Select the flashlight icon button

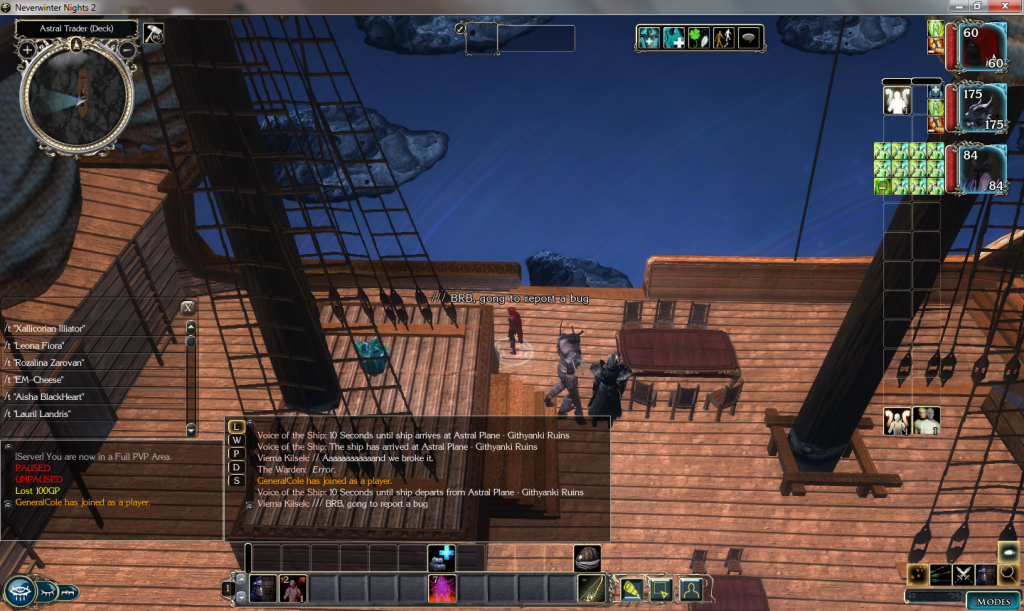(x=631, y=590)
